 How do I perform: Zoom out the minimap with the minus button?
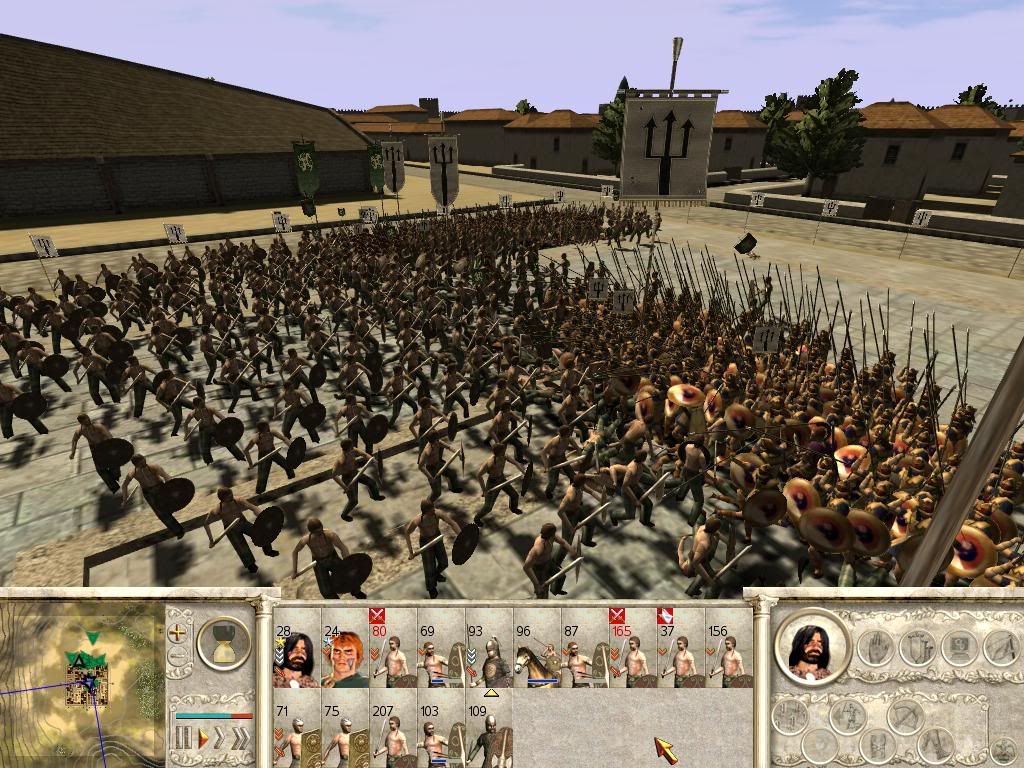click(x=179, y=657)
